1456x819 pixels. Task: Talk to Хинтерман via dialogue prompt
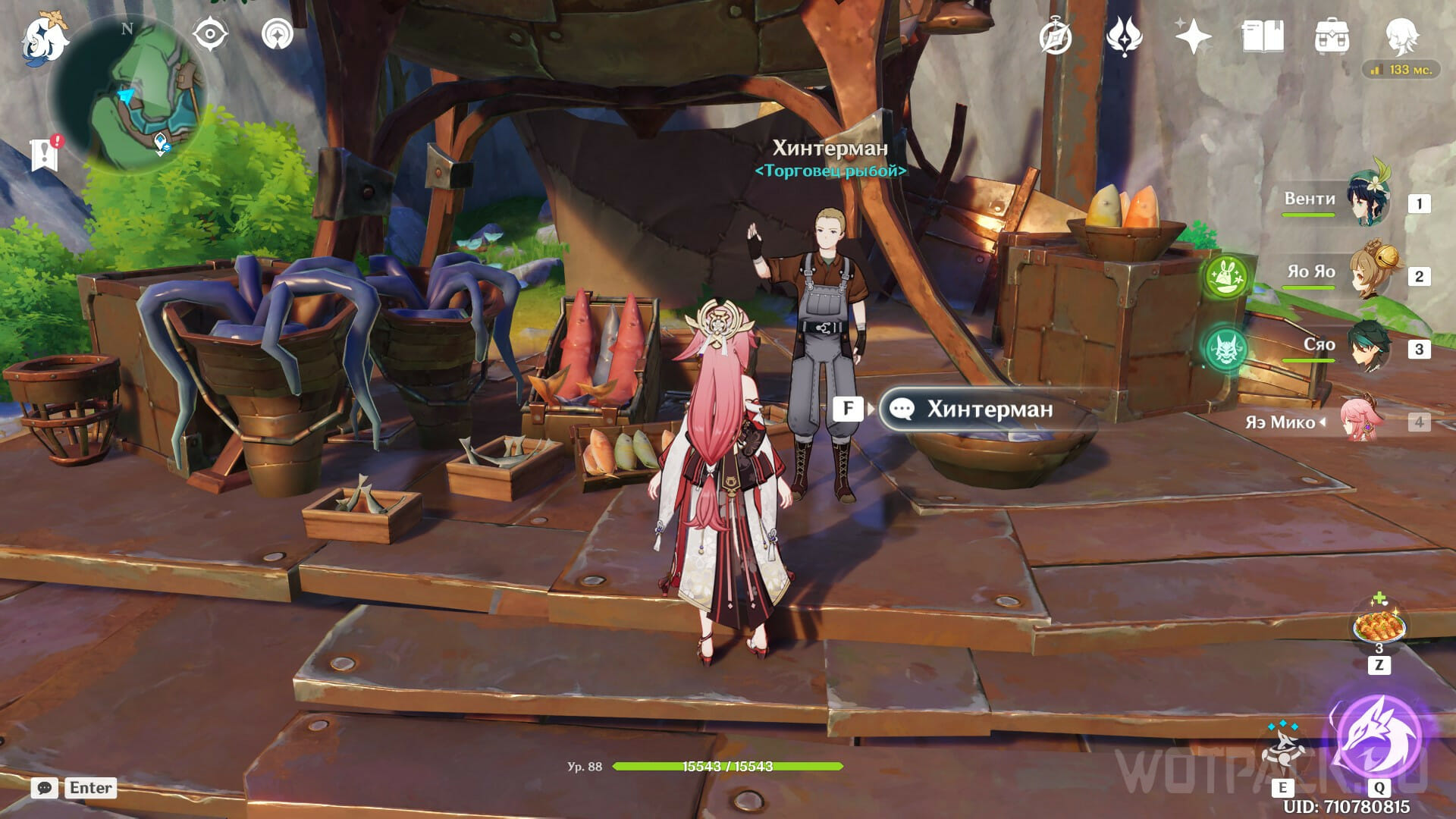pyautogui.click(x=989, y=409)
